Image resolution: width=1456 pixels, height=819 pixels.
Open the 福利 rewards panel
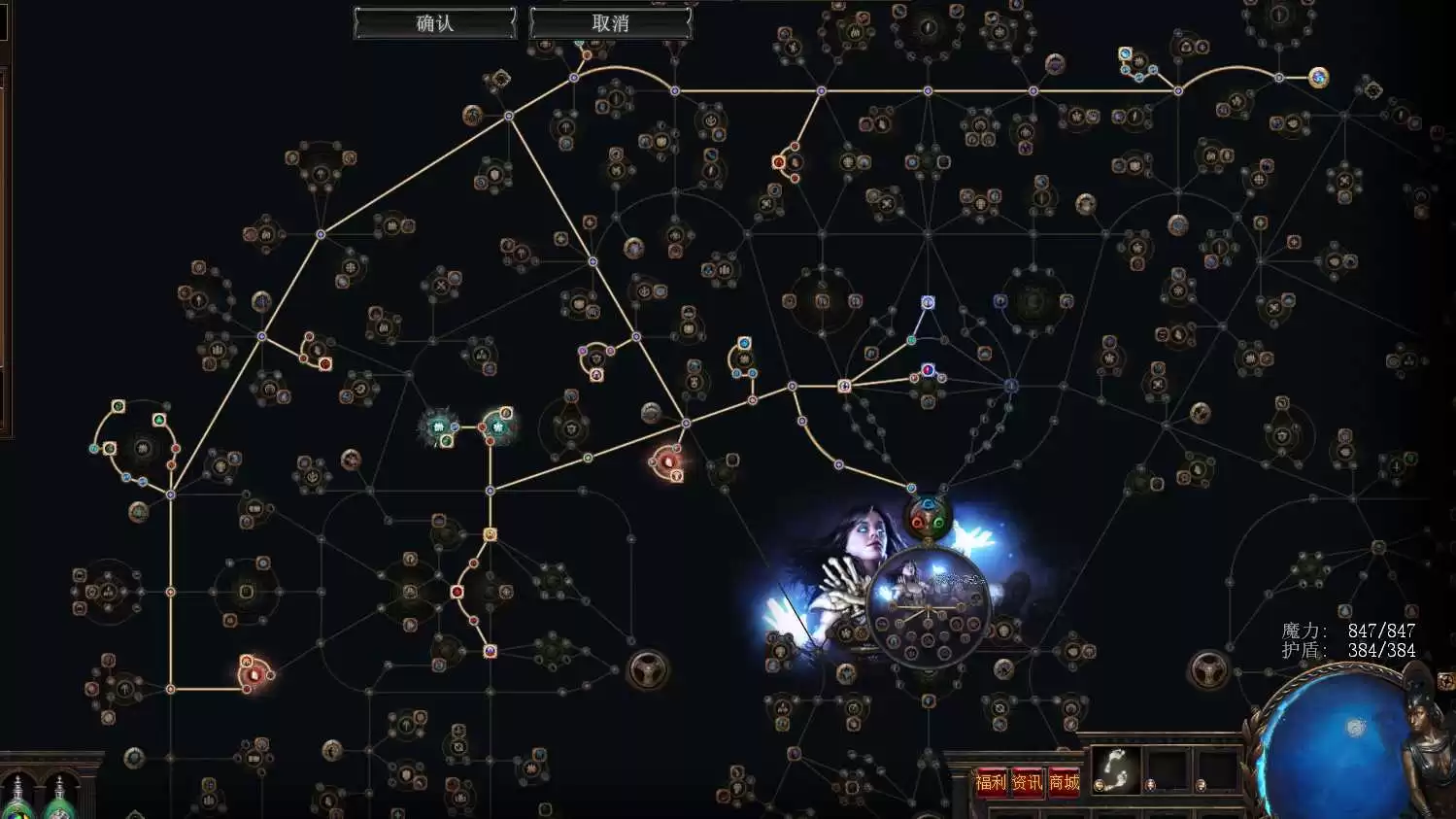point(991,782)
